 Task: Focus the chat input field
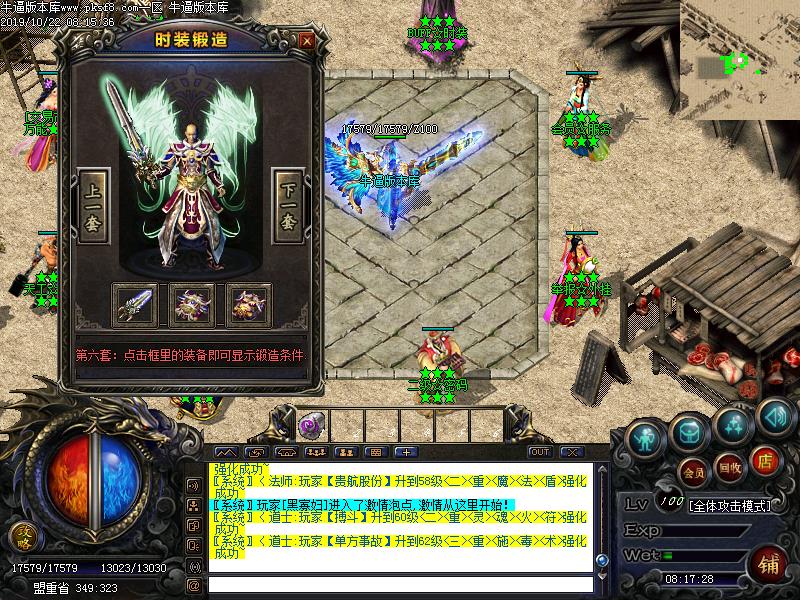[400, 585]
